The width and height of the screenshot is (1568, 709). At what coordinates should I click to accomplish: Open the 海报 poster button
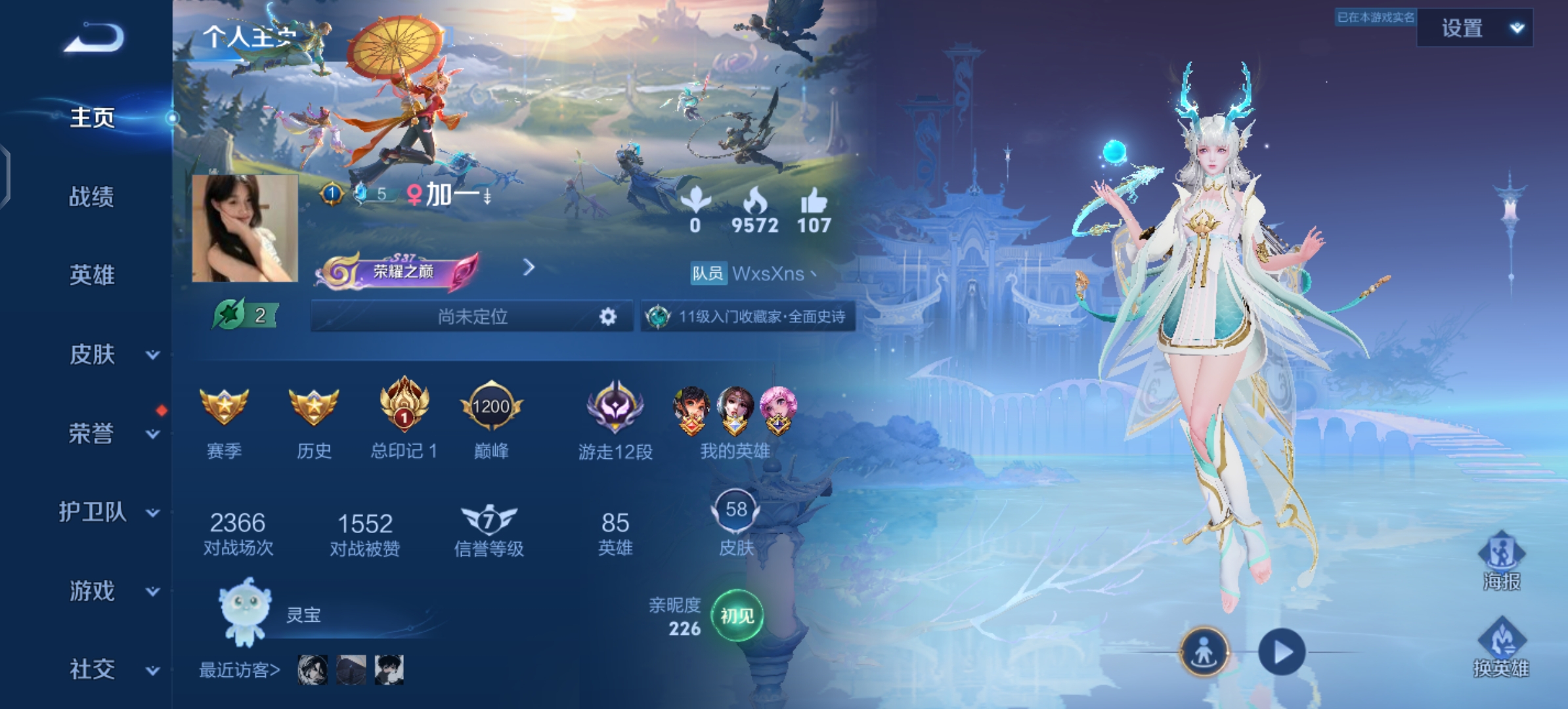pos(1501,560)
